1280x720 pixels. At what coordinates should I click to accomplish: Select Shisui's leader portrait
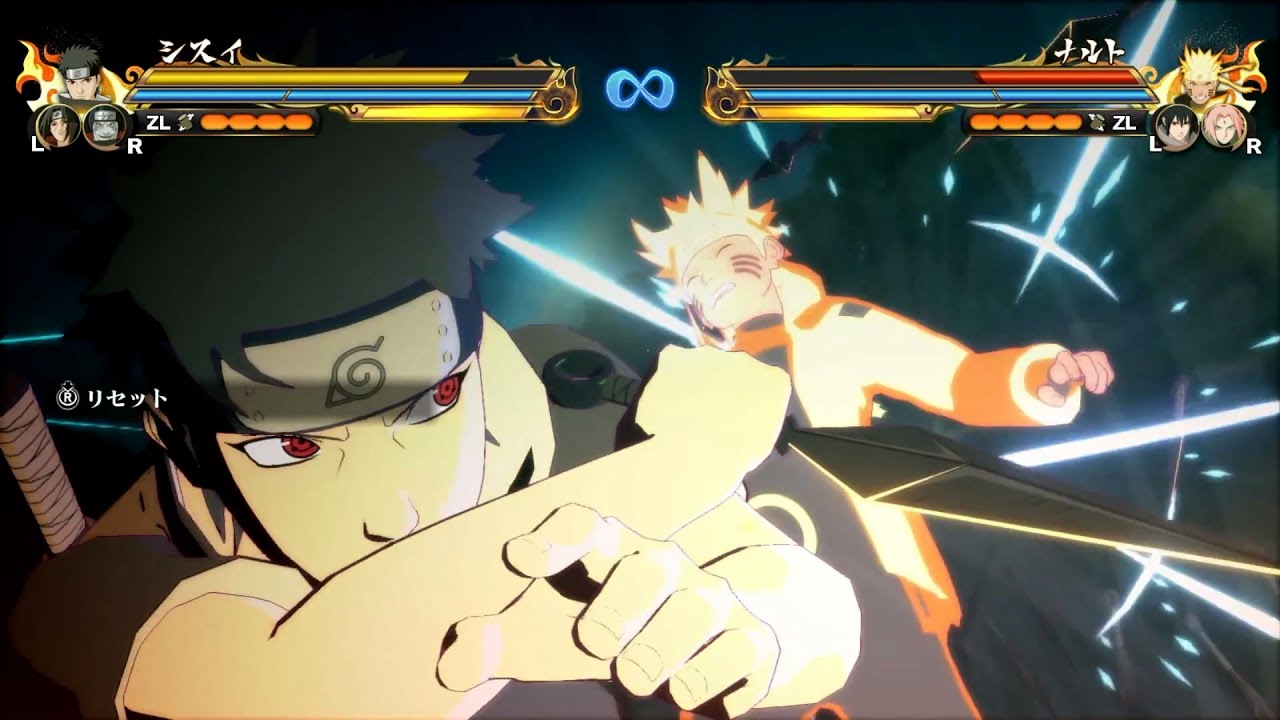tap(78, 72)
